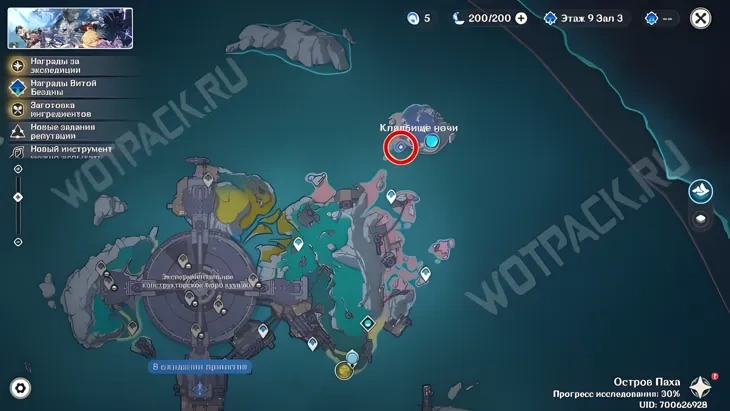Open the event banner thumbnail

70,28
